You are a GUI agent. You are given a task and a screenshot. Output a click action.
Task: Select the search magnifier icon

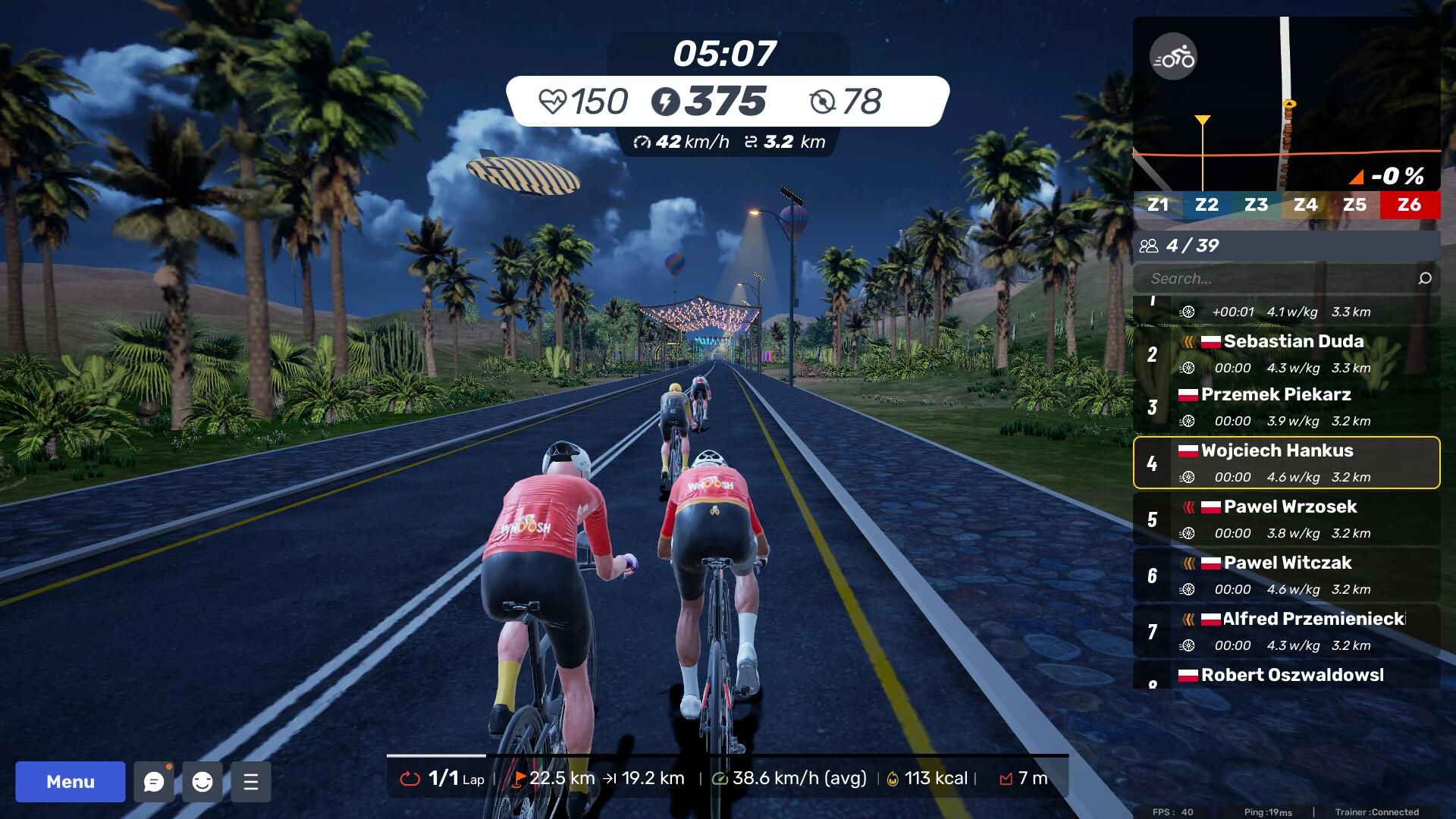pos(1424,278)
